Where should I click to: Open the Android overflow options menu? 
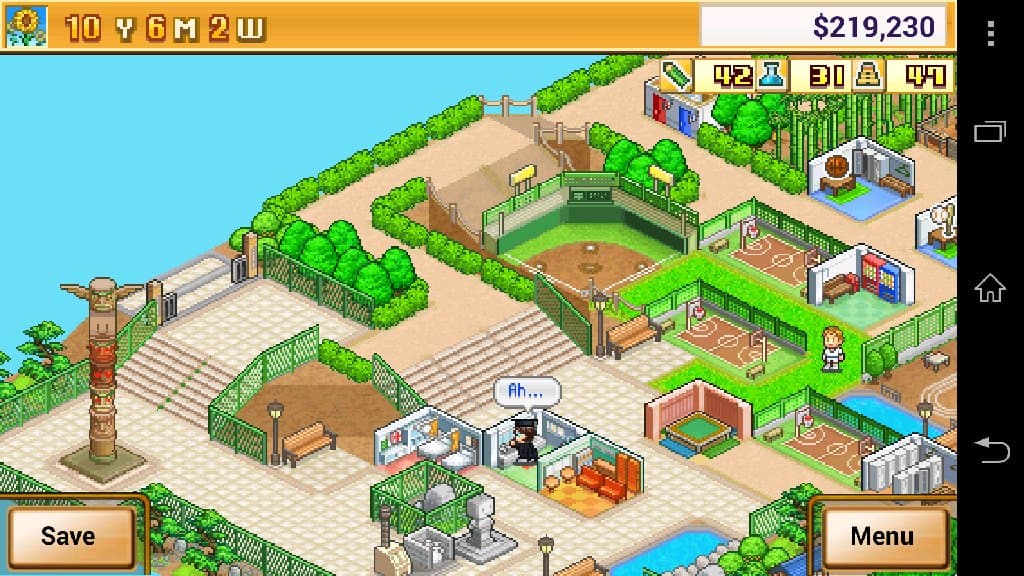(x=990, y=33)
